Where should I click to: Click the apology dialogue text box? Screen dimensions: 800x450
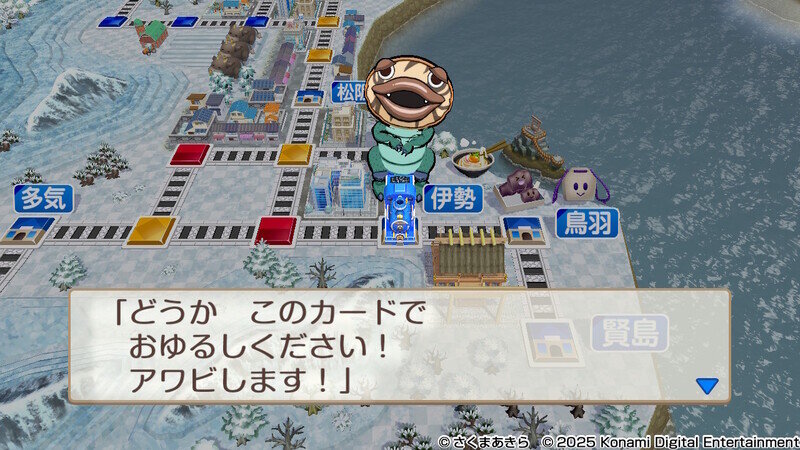pyautogui.click(x=398, y=346)
